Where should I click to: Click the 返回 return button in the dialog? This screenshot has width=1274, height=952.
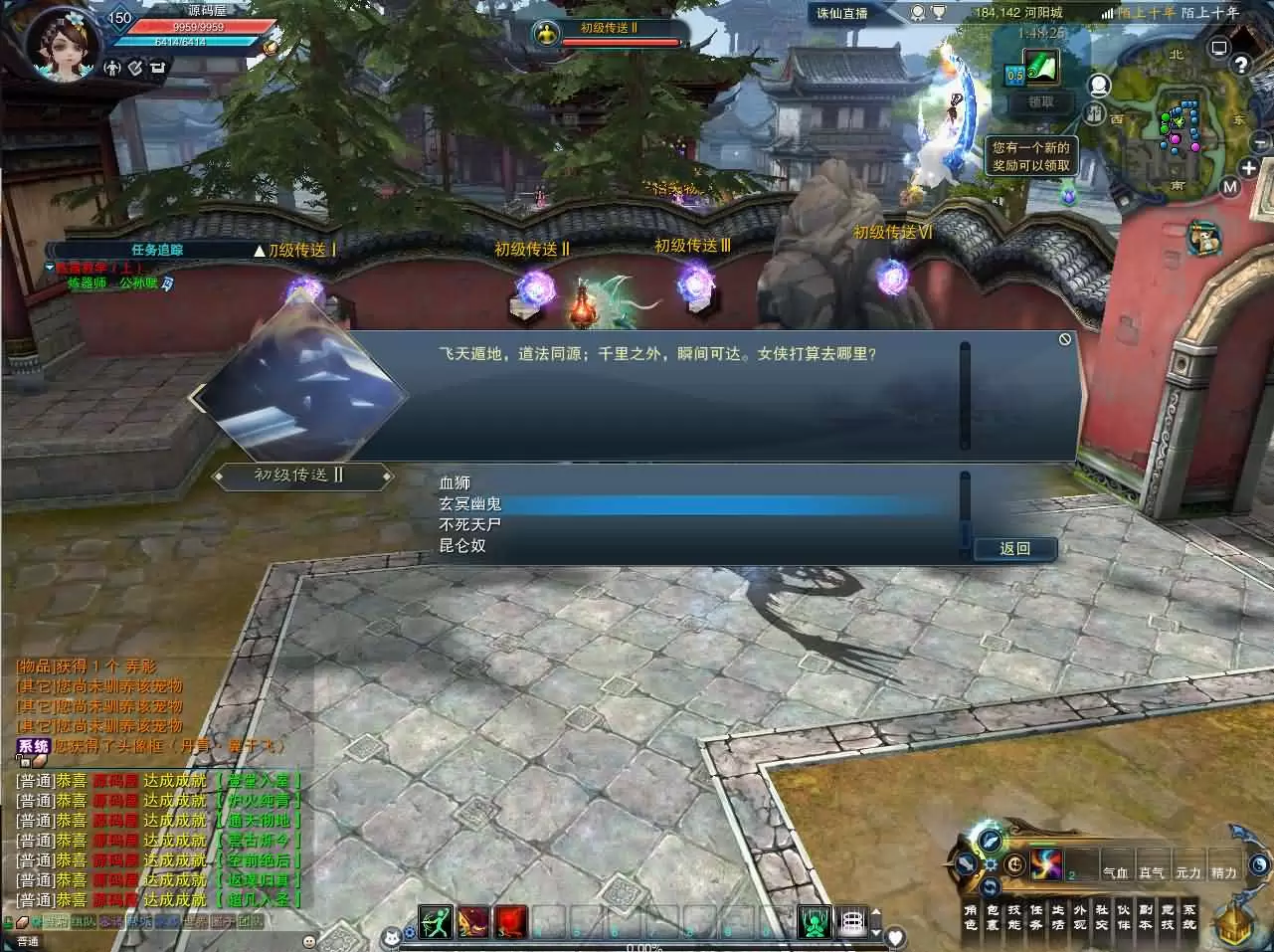coord(1014,548)
